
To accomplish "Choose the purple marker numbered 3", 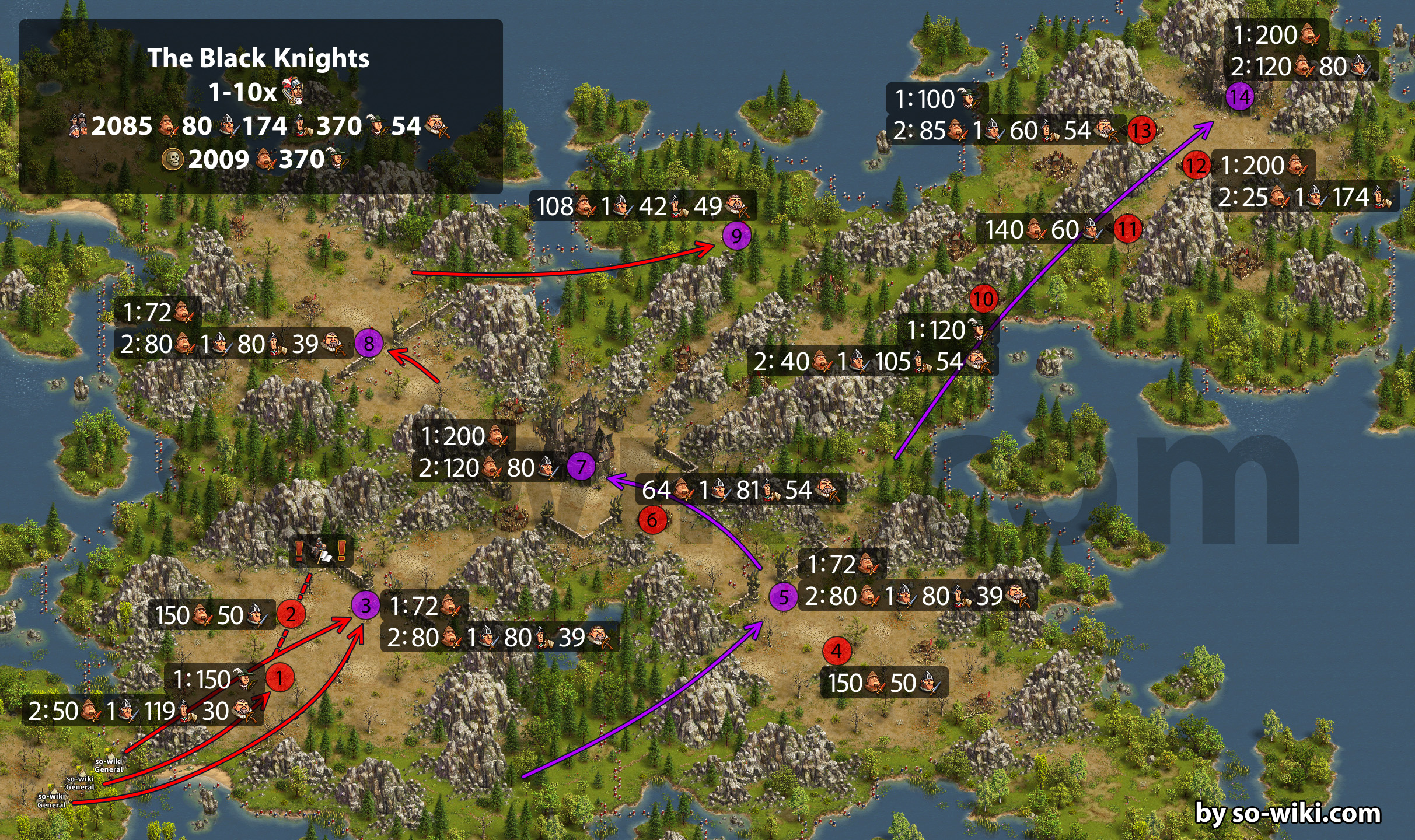I will click(x=365, y=605).
